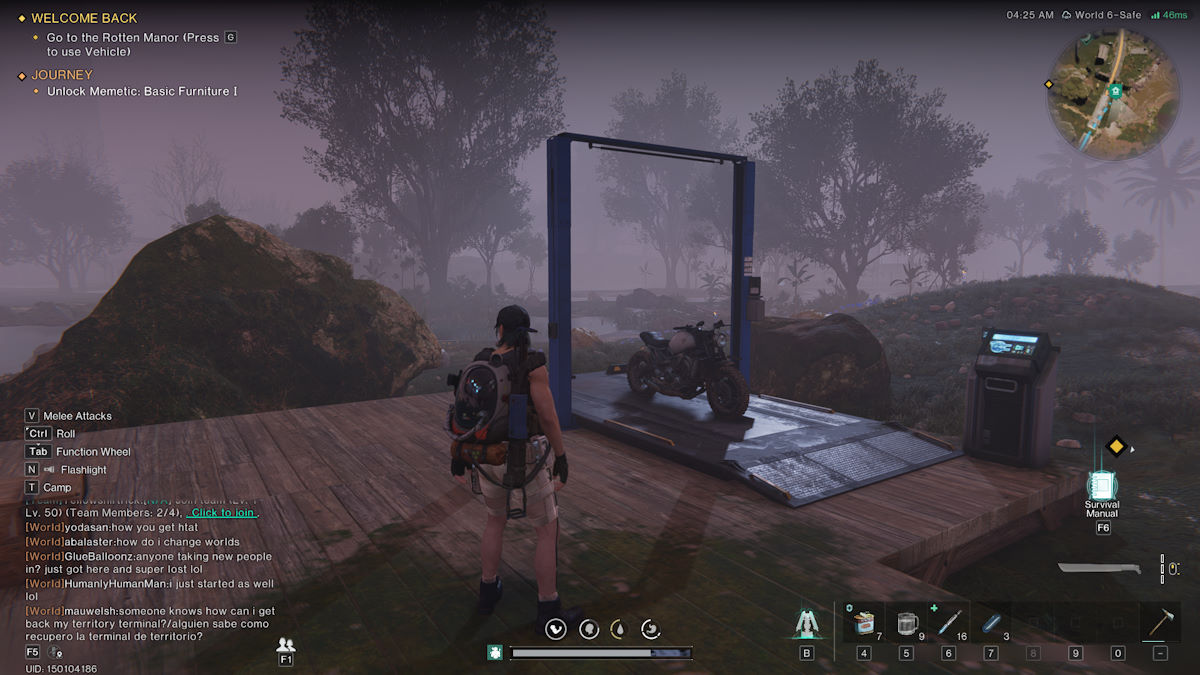
Task: Use the syringe item in hotbar
Action: click(948, 623)
